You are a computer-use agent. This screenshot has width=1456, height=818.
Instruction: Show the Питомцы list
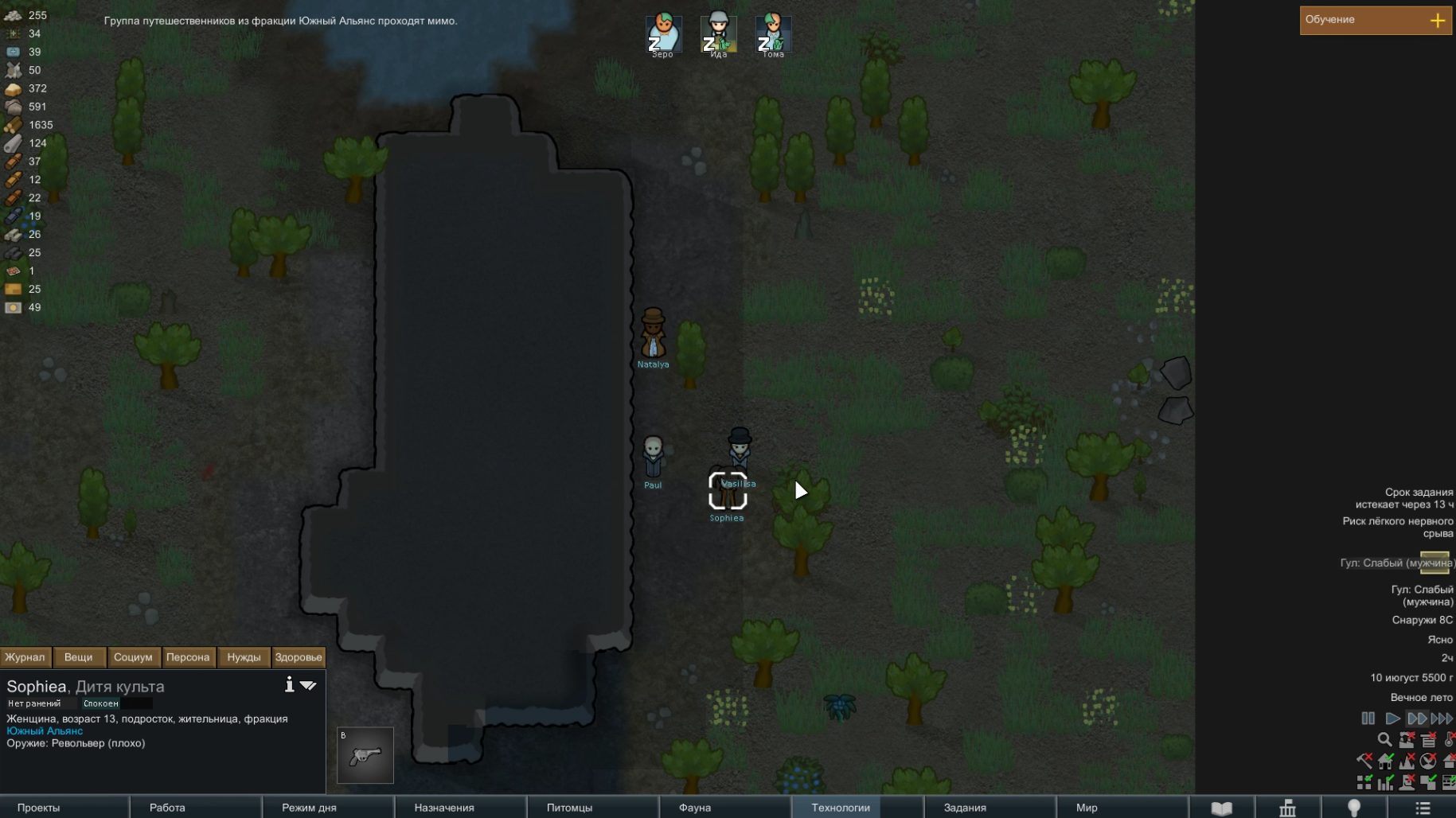tap(569, 808)
